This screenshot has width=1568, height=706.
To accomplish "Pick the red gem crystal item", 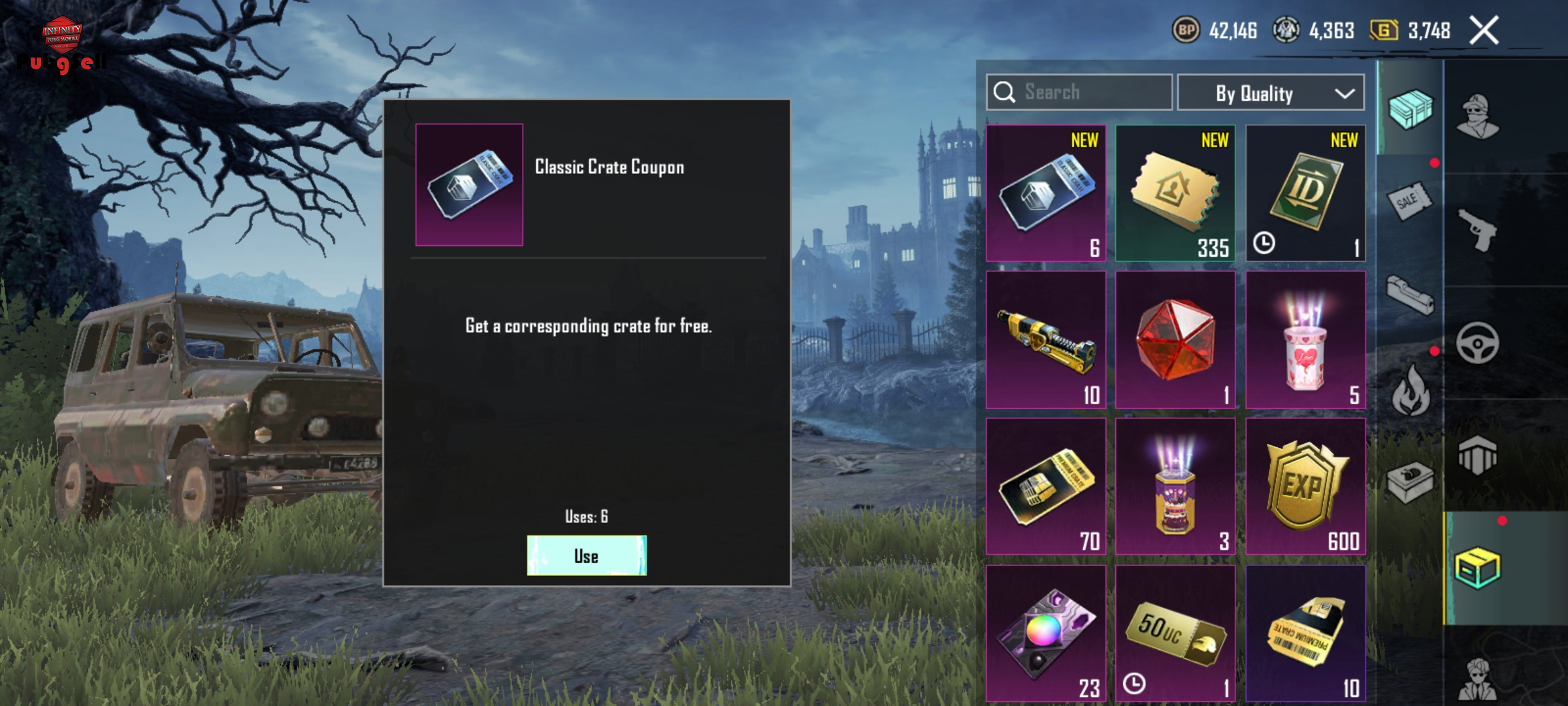I will 1175,340.
